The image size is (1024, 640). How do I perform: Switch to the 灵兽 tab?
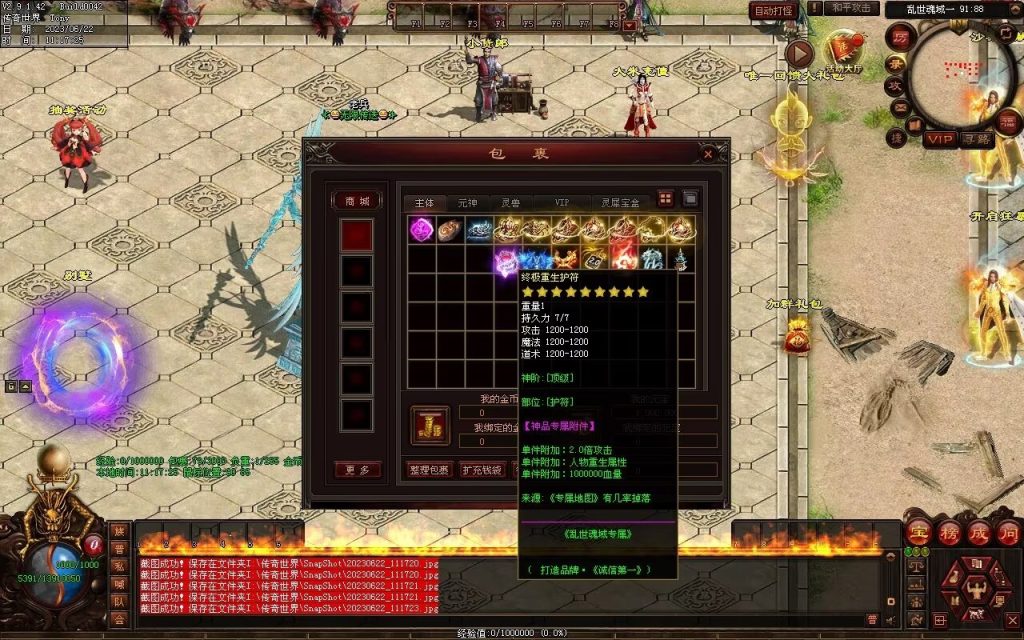tap(511, 202)
